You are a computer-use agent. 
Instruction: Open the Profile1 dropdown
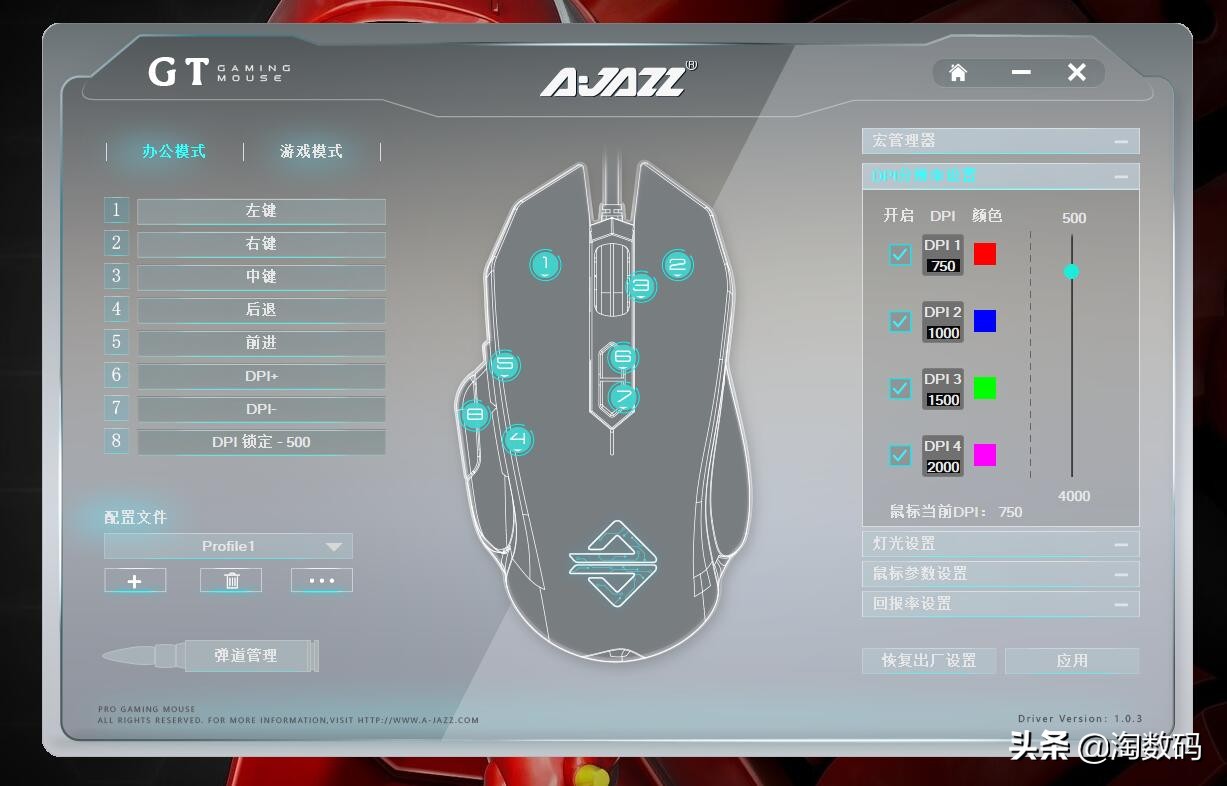(229, 546)
